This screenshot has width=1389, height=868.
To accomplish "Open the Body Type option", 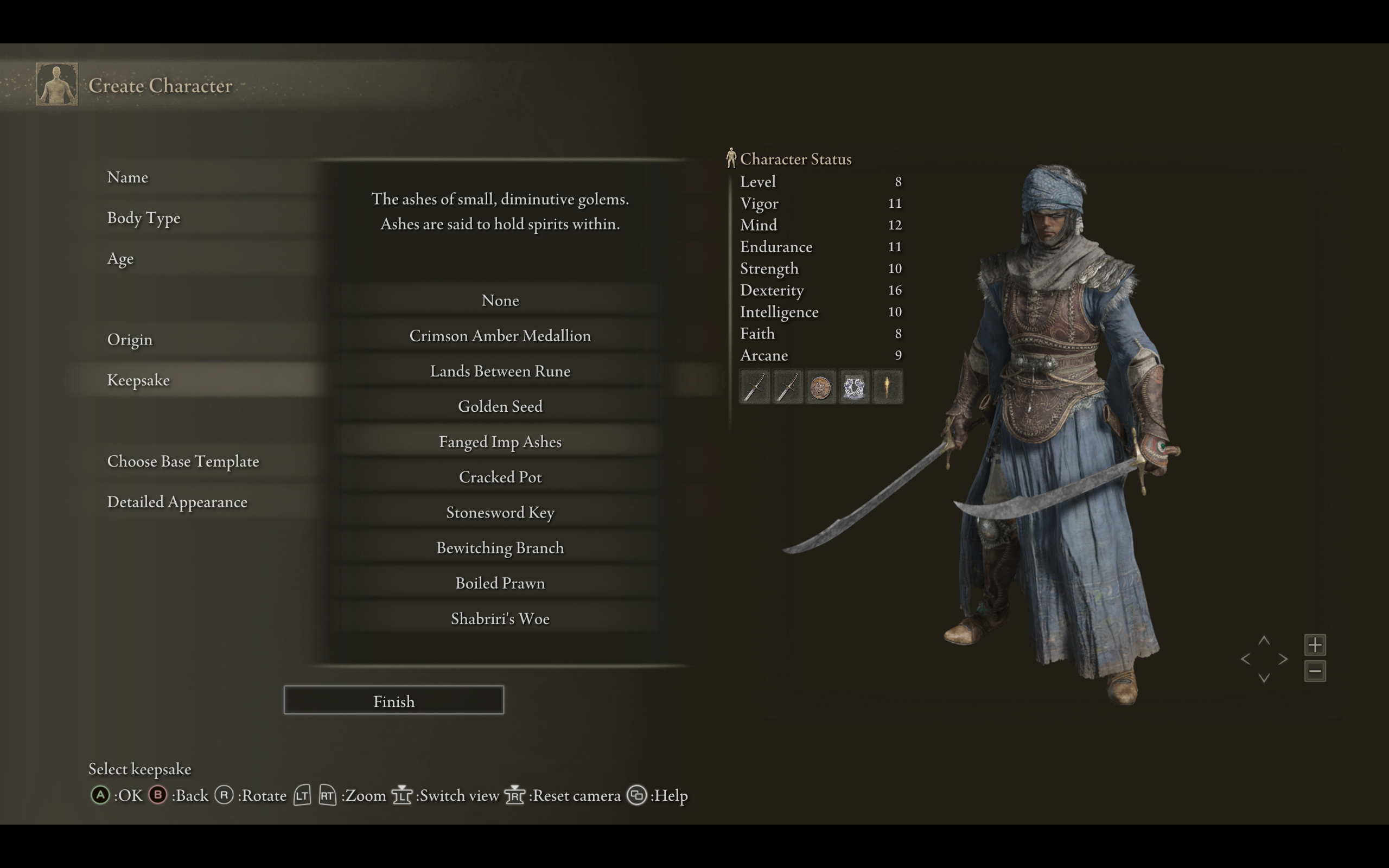I will tap(143, 218).
